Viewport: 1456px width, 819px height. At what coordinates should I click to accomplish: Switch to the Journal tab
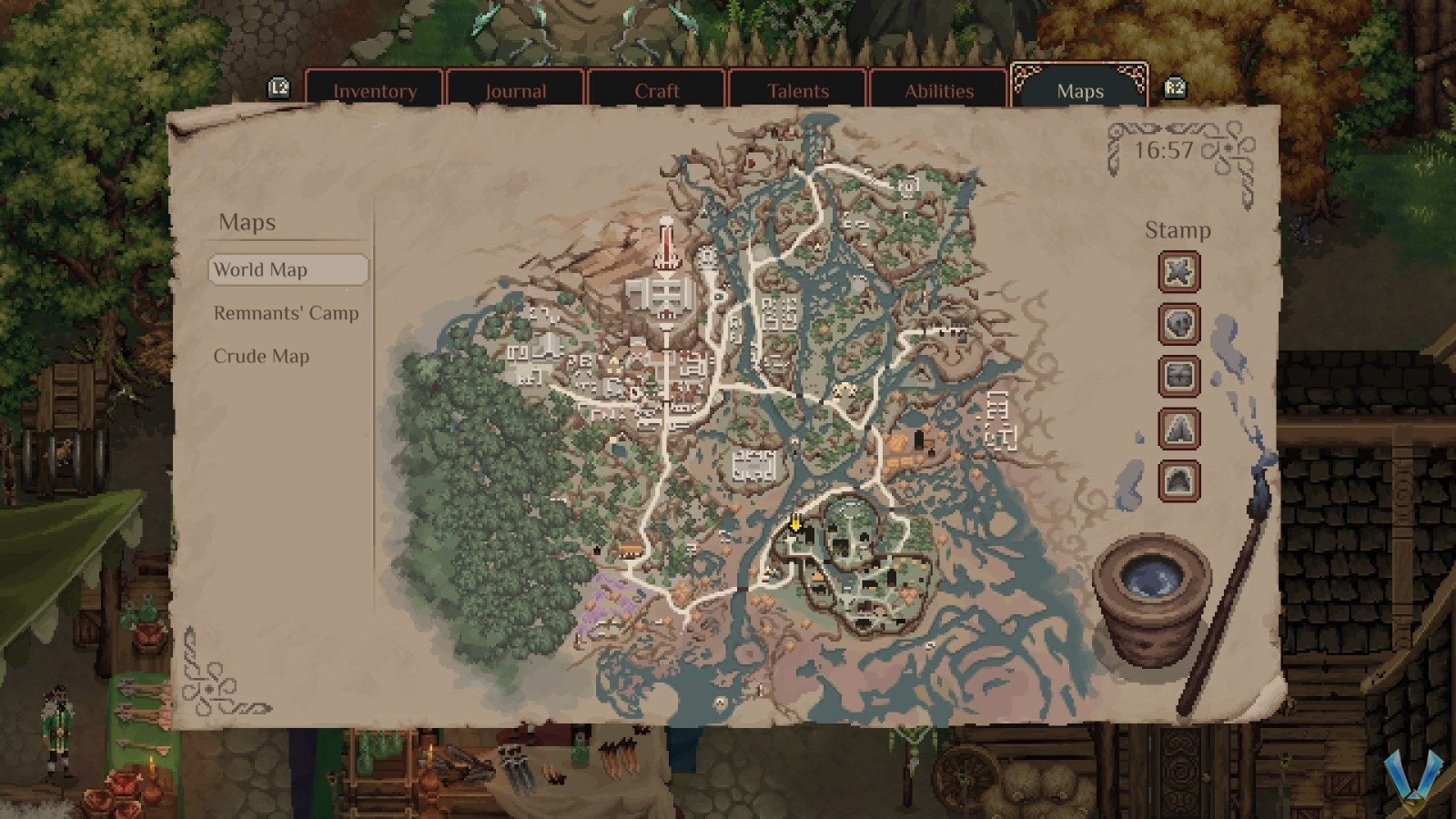[516, 91]
